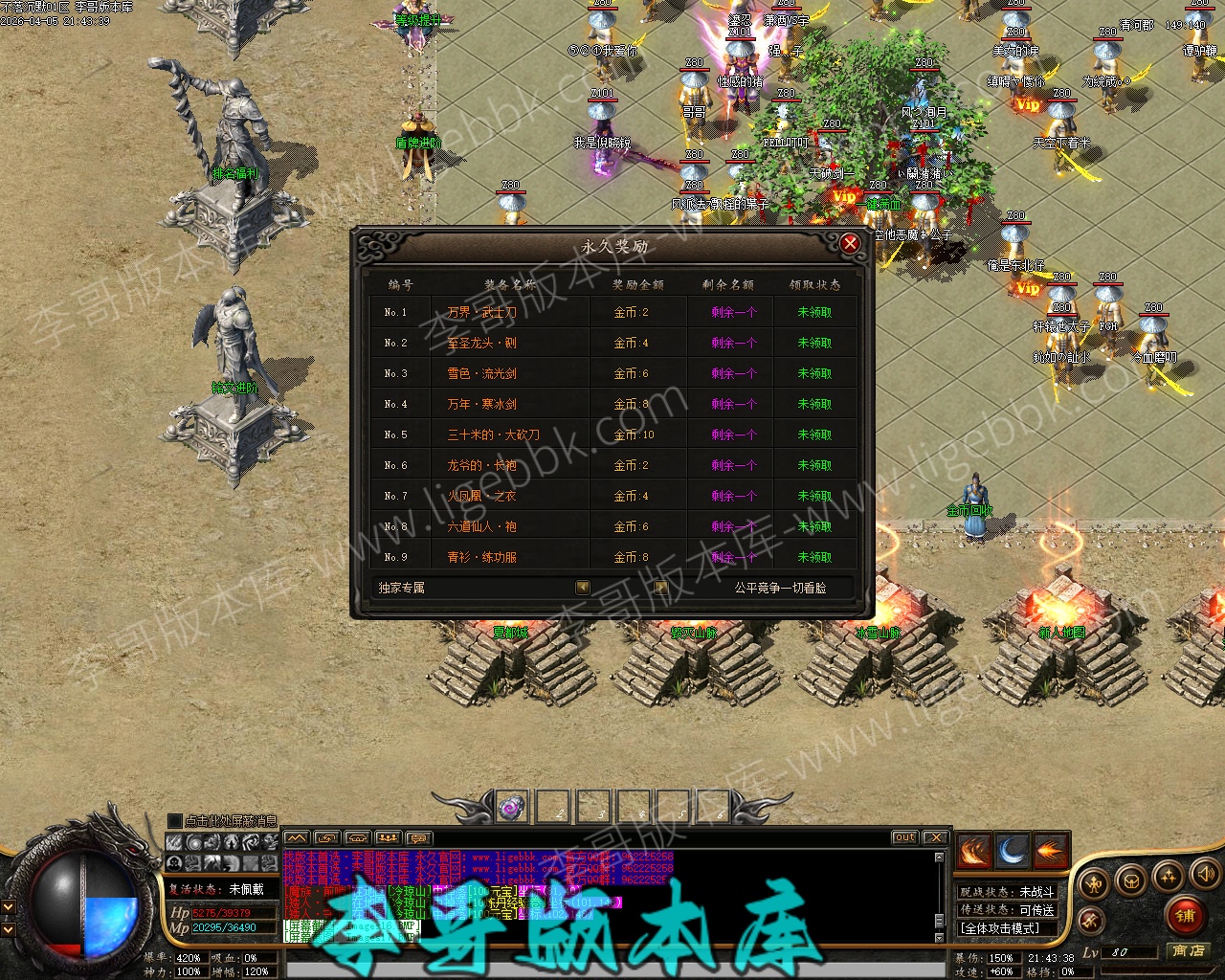Go to the previous reward page arrow

pos(583,588)
